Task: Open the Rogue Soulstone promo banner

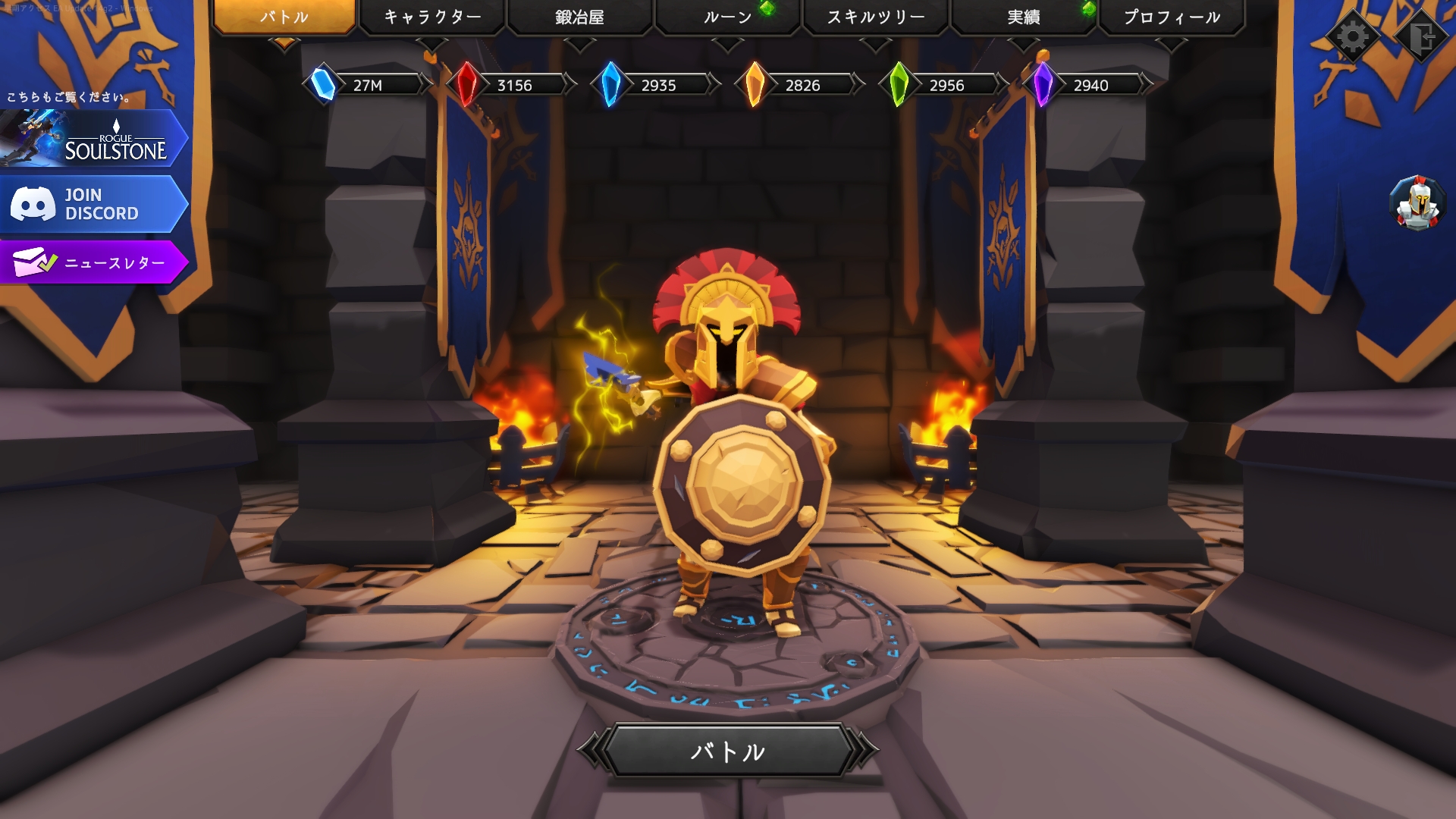Action: click(93, 139)
